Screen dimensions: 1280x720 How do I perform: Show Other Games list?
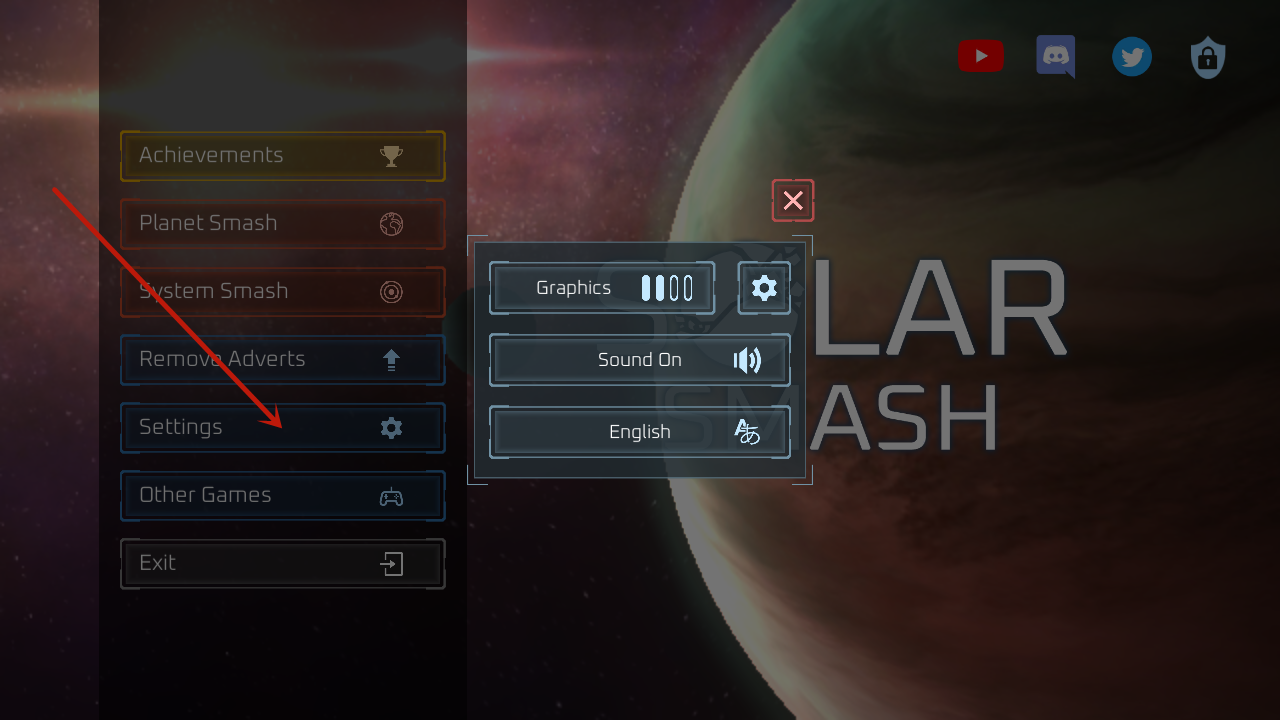[x=282, y=496]
